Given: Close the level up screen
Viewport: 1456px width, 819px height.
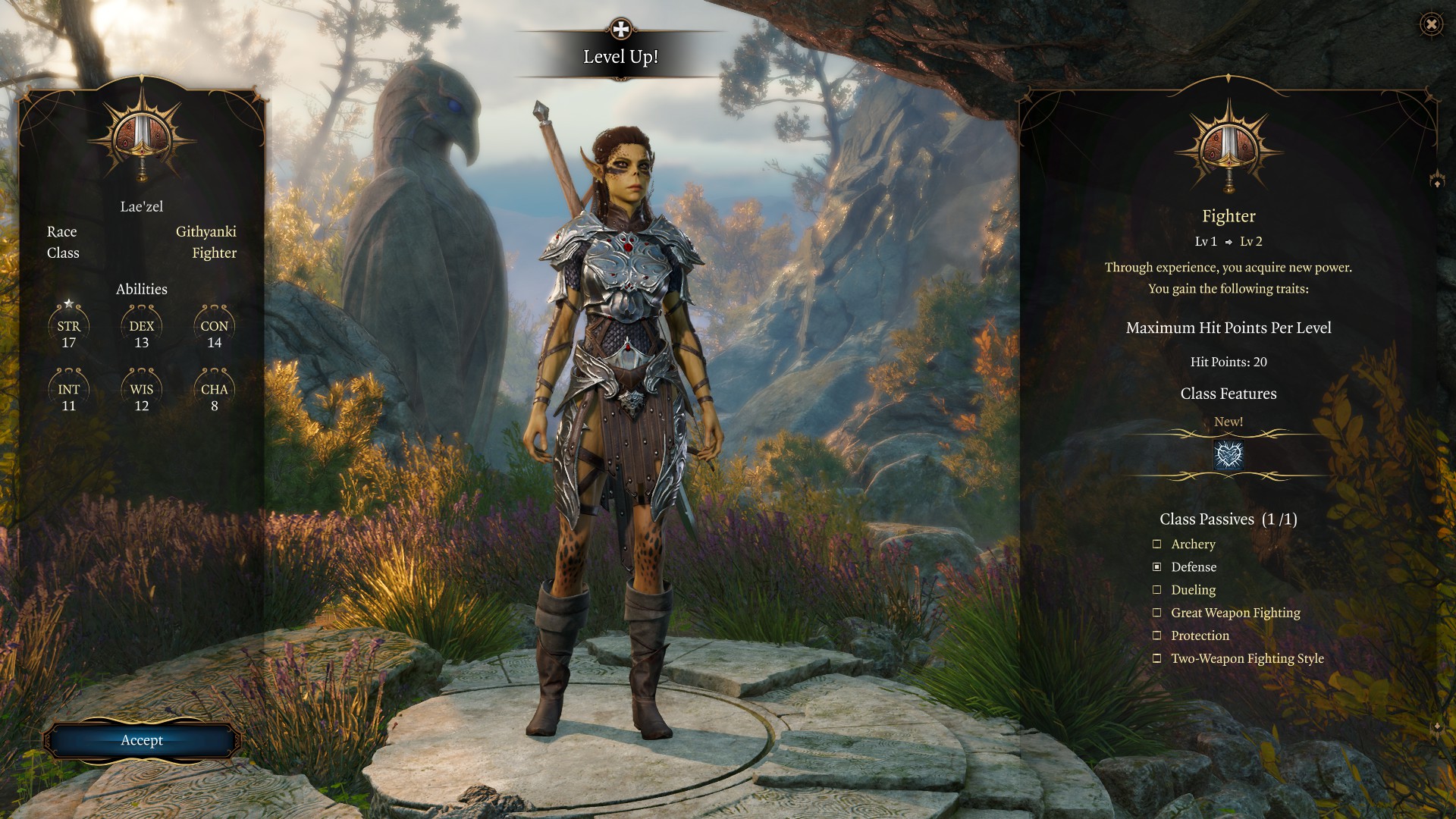Looking at the screenshot, I should [x=1431, y=24].
